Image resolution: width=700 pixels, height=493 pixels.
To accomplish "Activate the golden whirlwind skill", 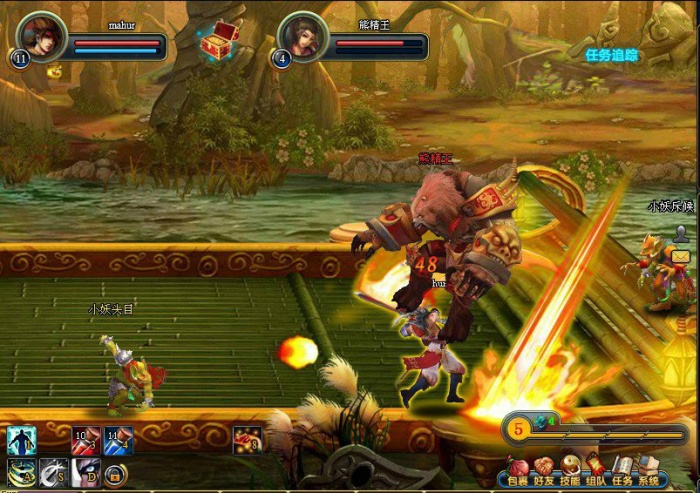I will point(22,472).
